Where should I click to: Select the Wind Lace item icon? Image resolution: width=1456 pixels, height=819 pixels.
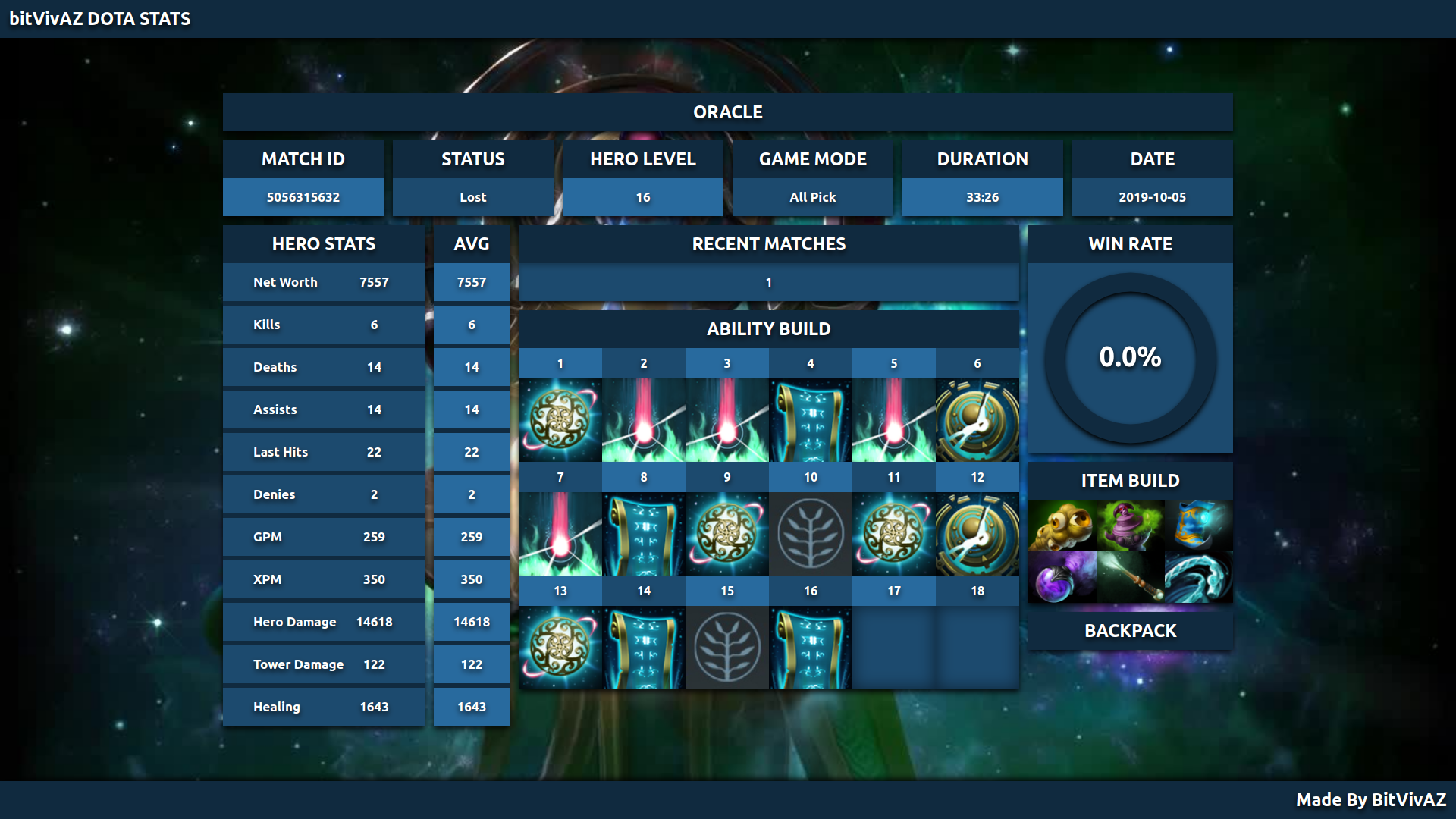tap(1198, 577)
